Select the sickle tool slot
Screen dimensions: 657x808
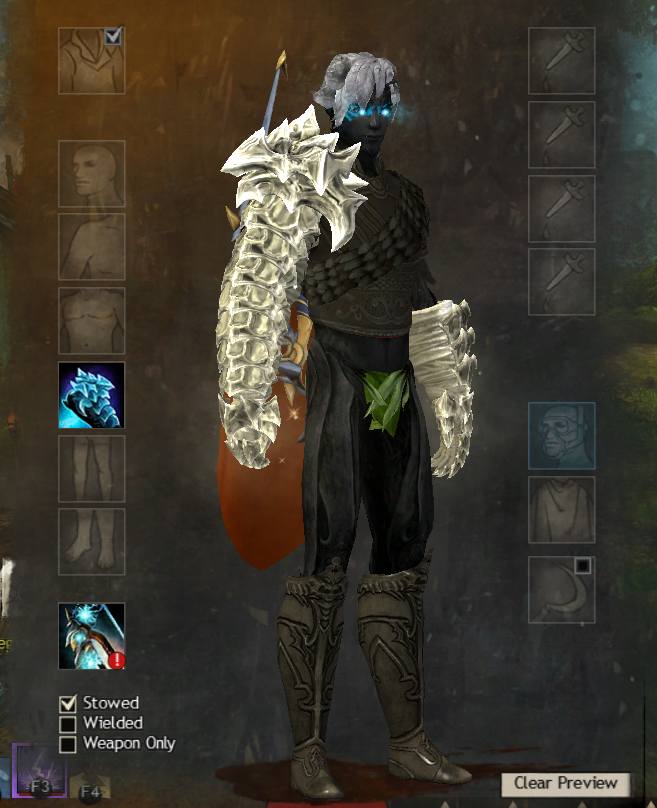tap(561, 589)
